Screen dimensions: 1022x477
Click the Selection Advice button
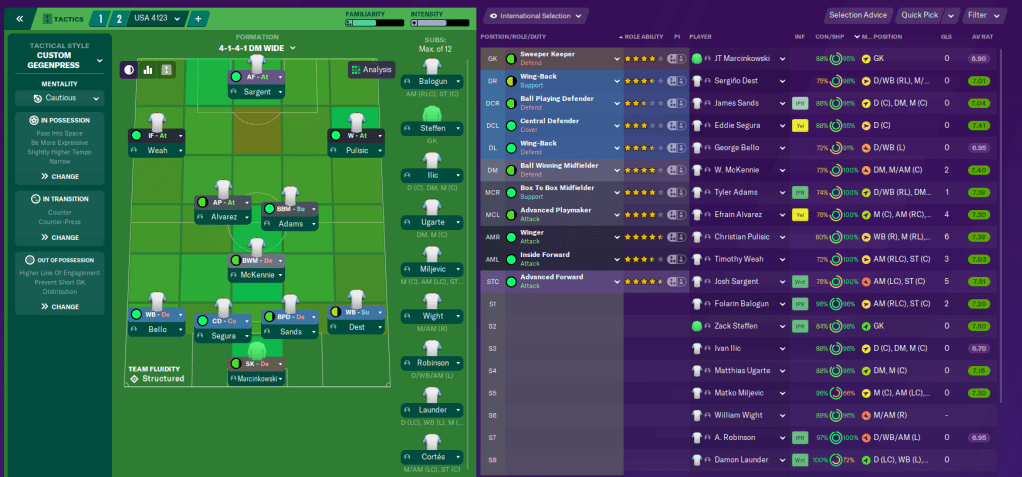859,15
